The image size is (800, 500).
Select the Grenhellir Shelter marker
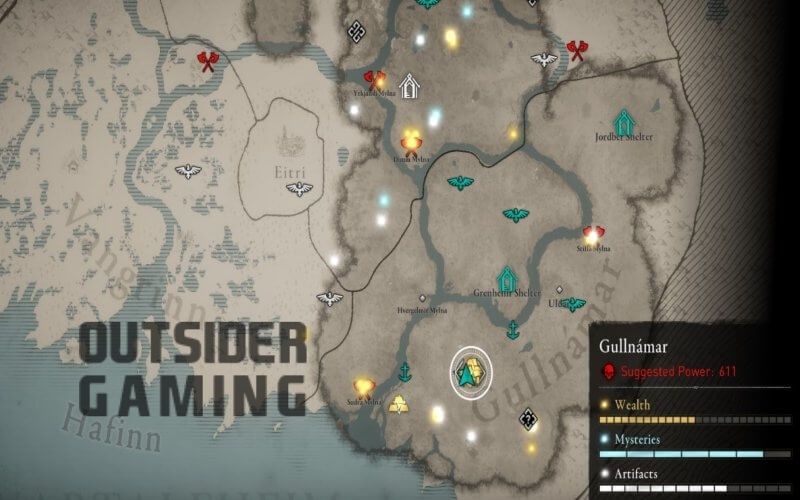coord(507,279)
